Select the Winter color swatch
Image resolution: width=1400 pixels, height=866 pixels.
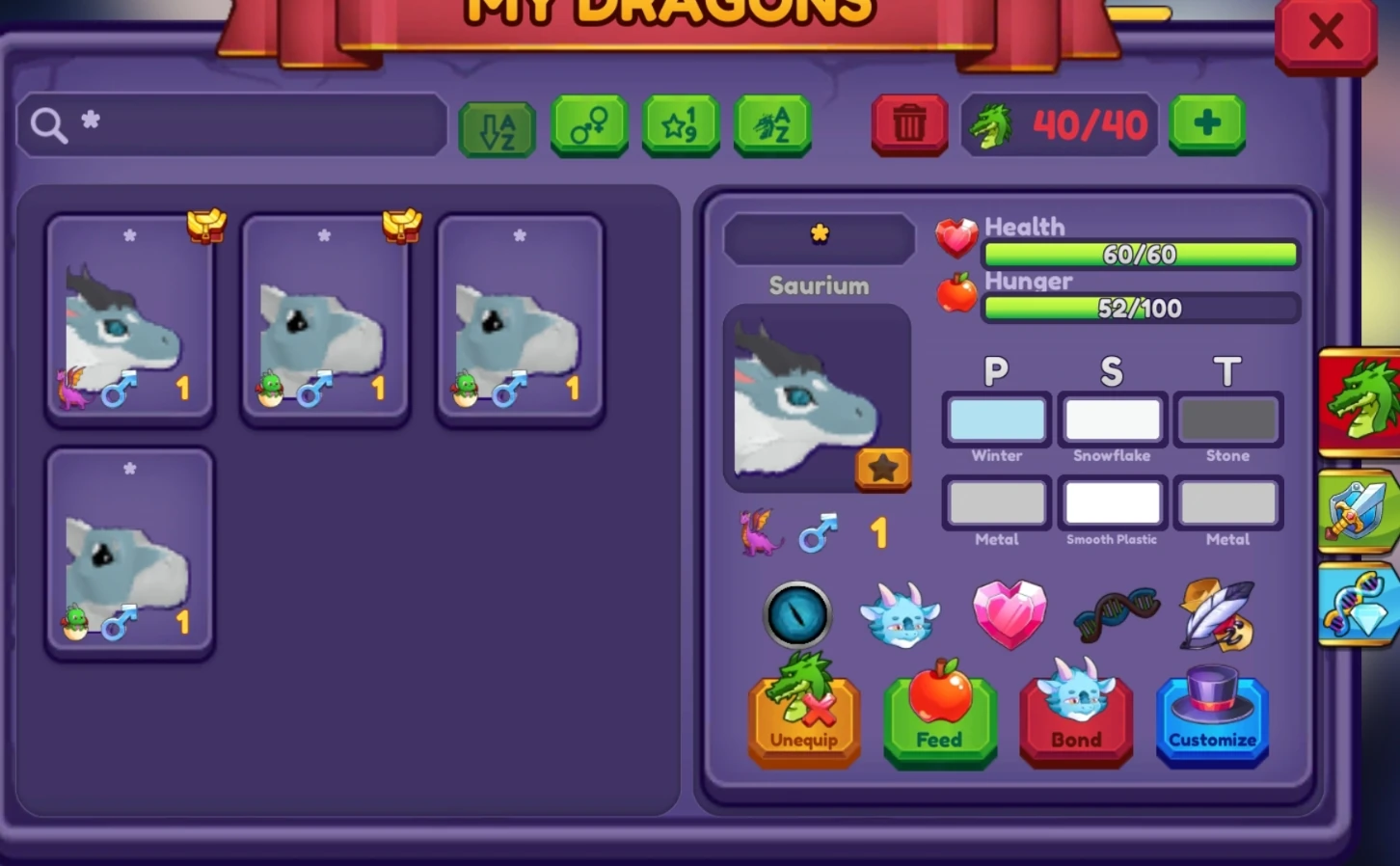996,419
